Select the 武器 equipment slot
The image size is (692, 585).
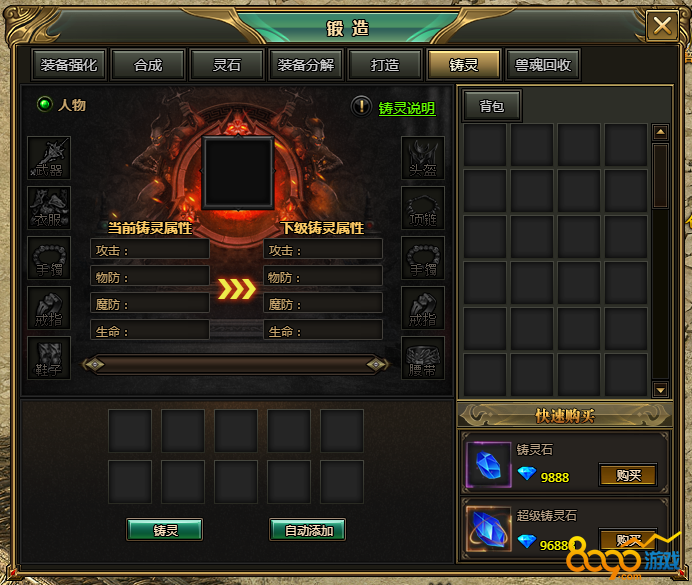(x=48, y=158)
